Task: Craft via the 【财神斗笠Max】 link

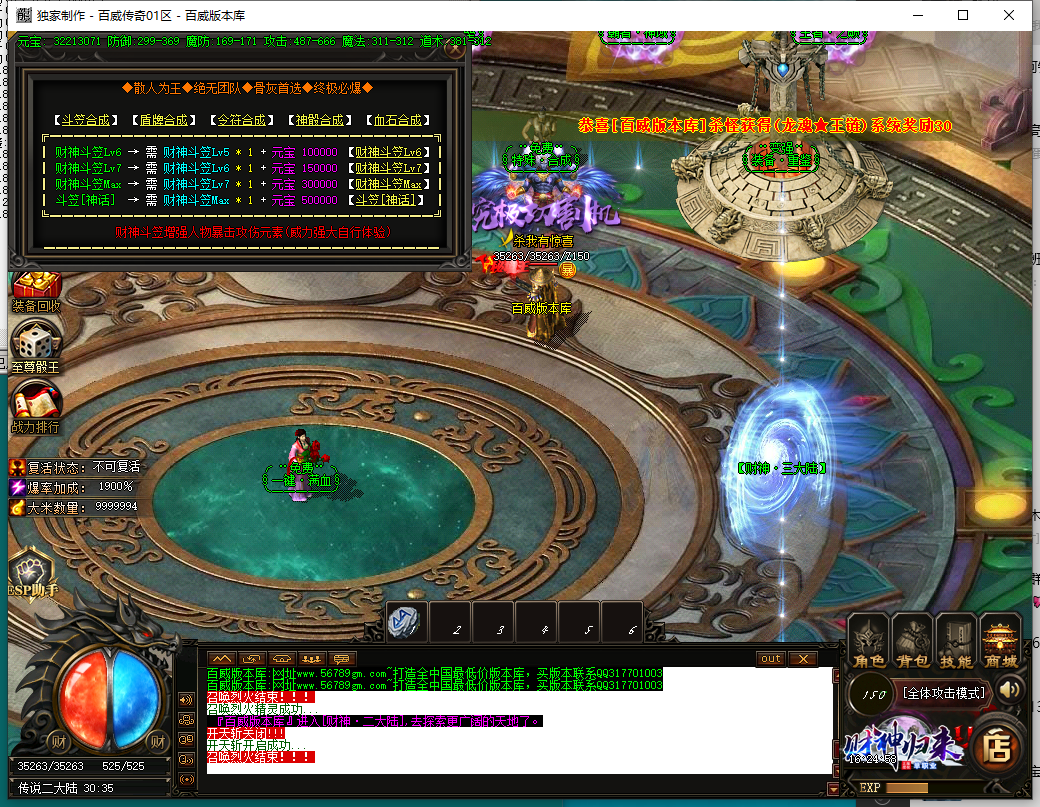Action: [x=392, y=184]
